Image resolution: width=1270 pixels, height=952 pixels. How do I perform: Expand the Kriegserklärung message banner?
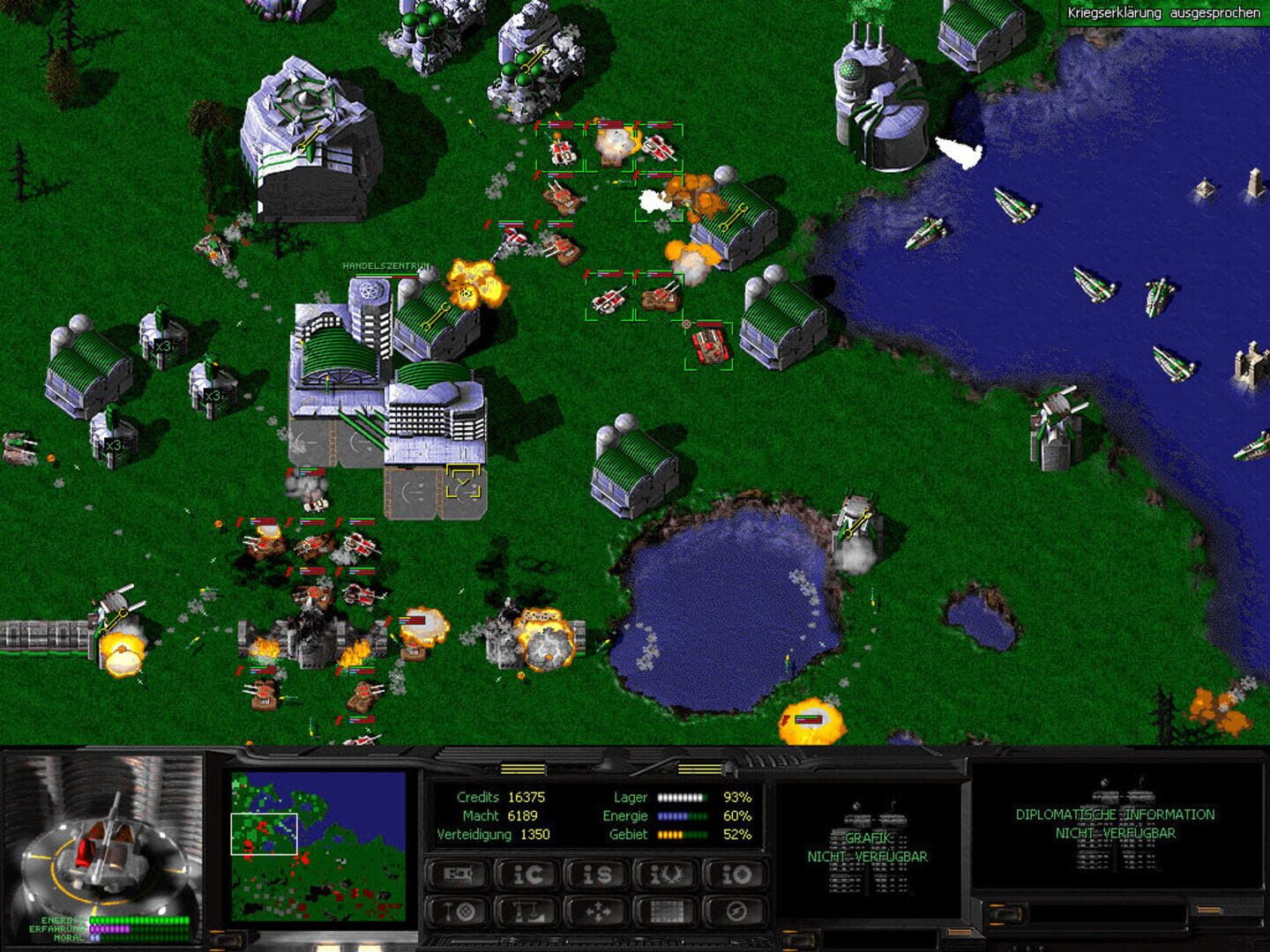tap(1162, 13)
